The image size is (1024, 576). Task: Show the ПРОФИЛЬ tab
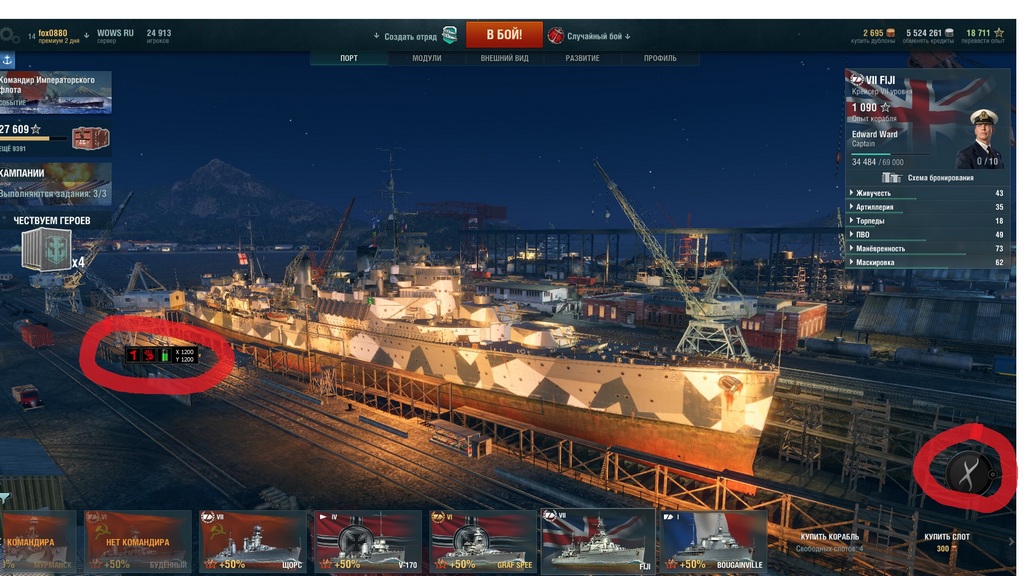click(x=660, y=58)
